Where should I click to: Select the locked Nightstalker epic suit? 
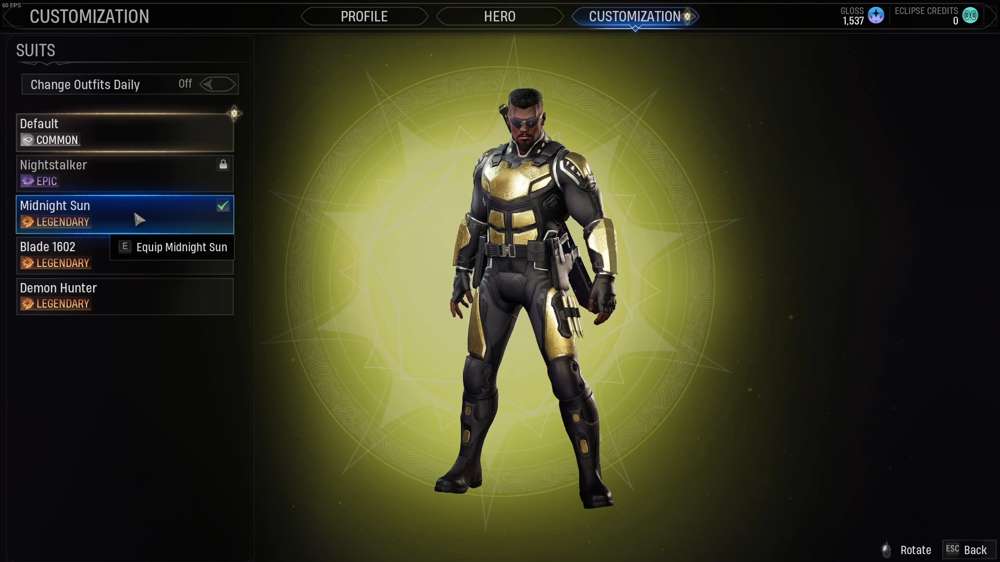click(x=125, y=173)
